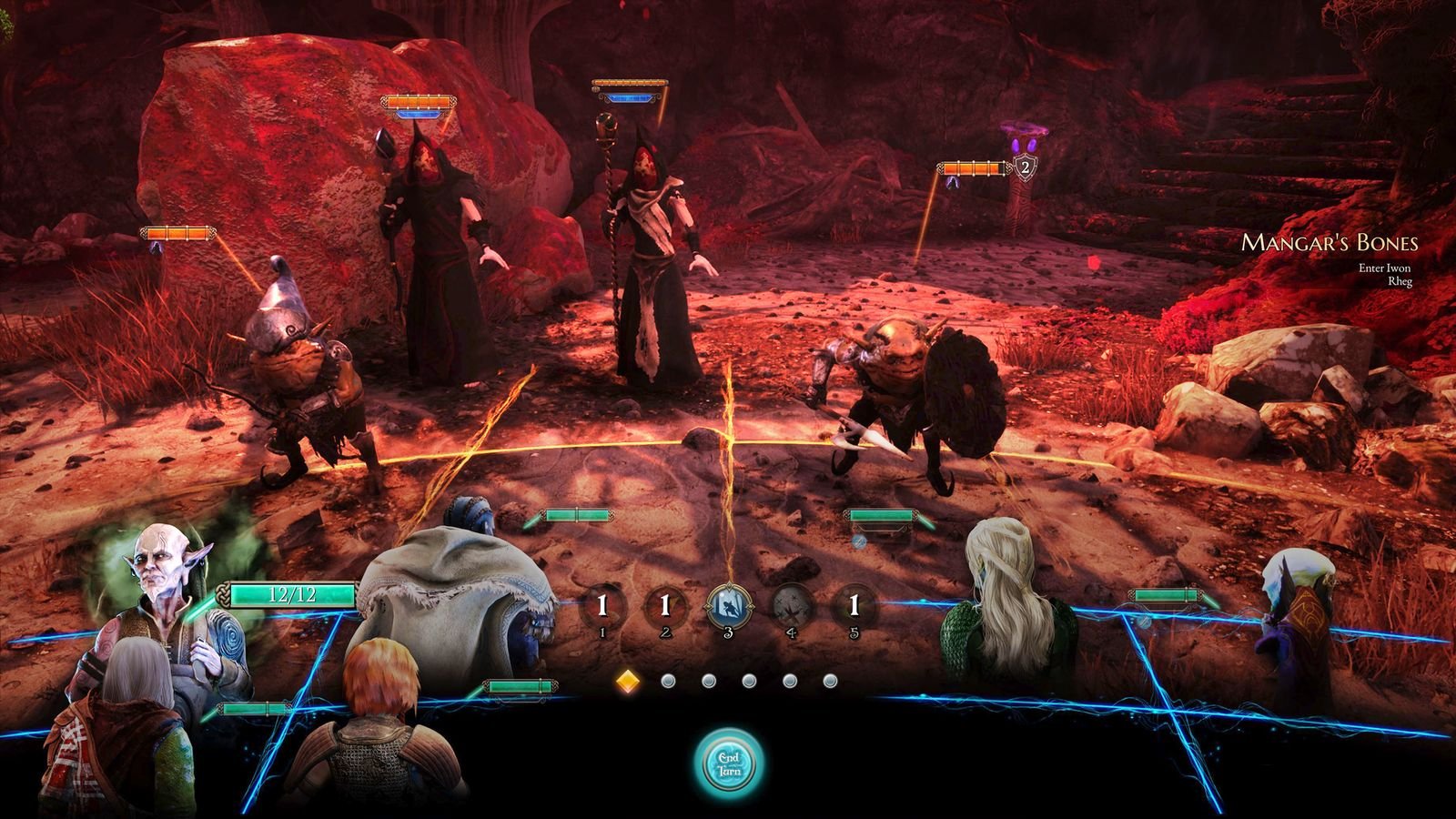Viewport: 1456px width, 819px height.
Task: Select the treasure-map ability in slot 4
Action: click(790, 602)
